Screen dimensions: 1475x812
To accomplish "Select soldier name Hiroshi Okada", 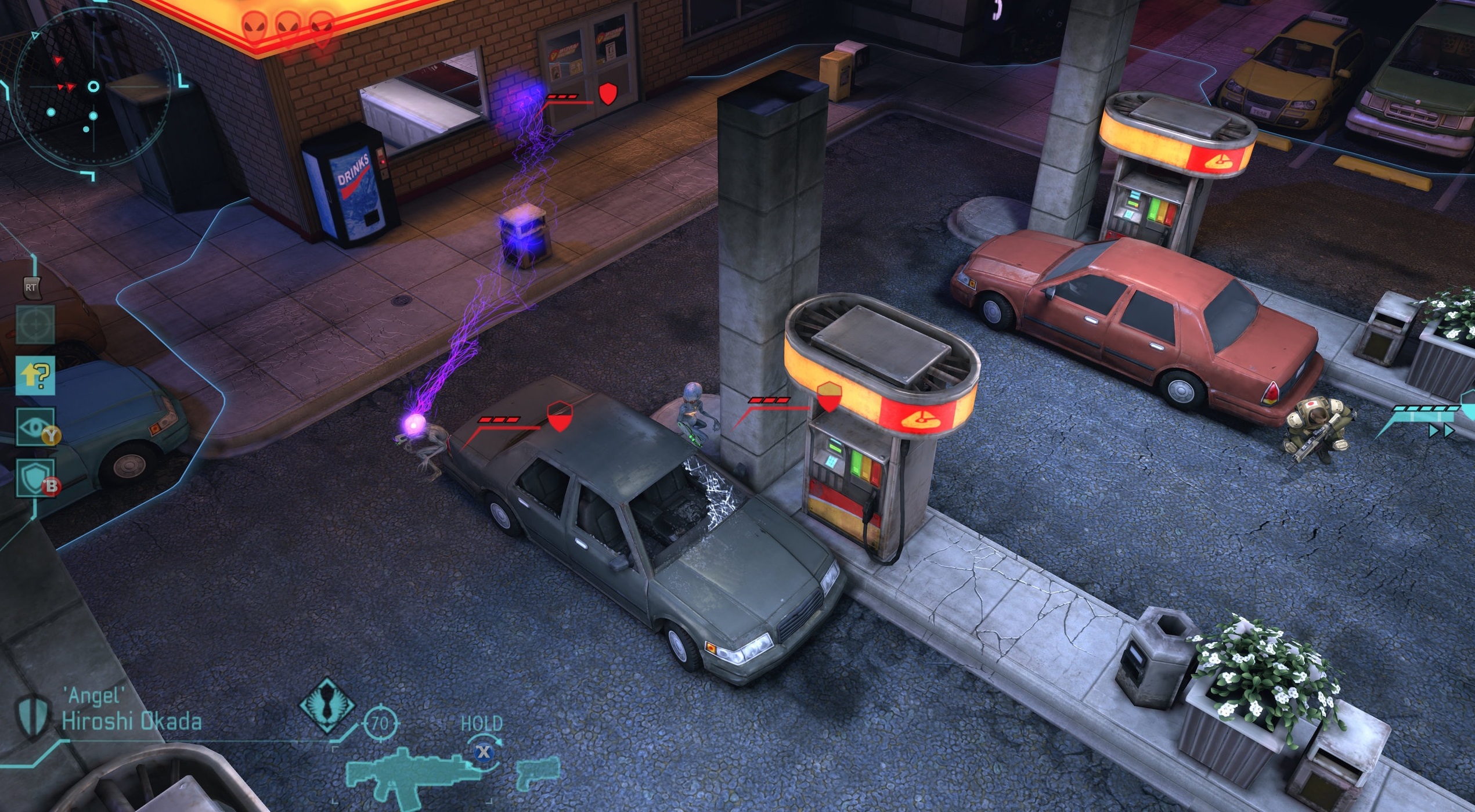I will pyautogui.click(x=132, y=721).
